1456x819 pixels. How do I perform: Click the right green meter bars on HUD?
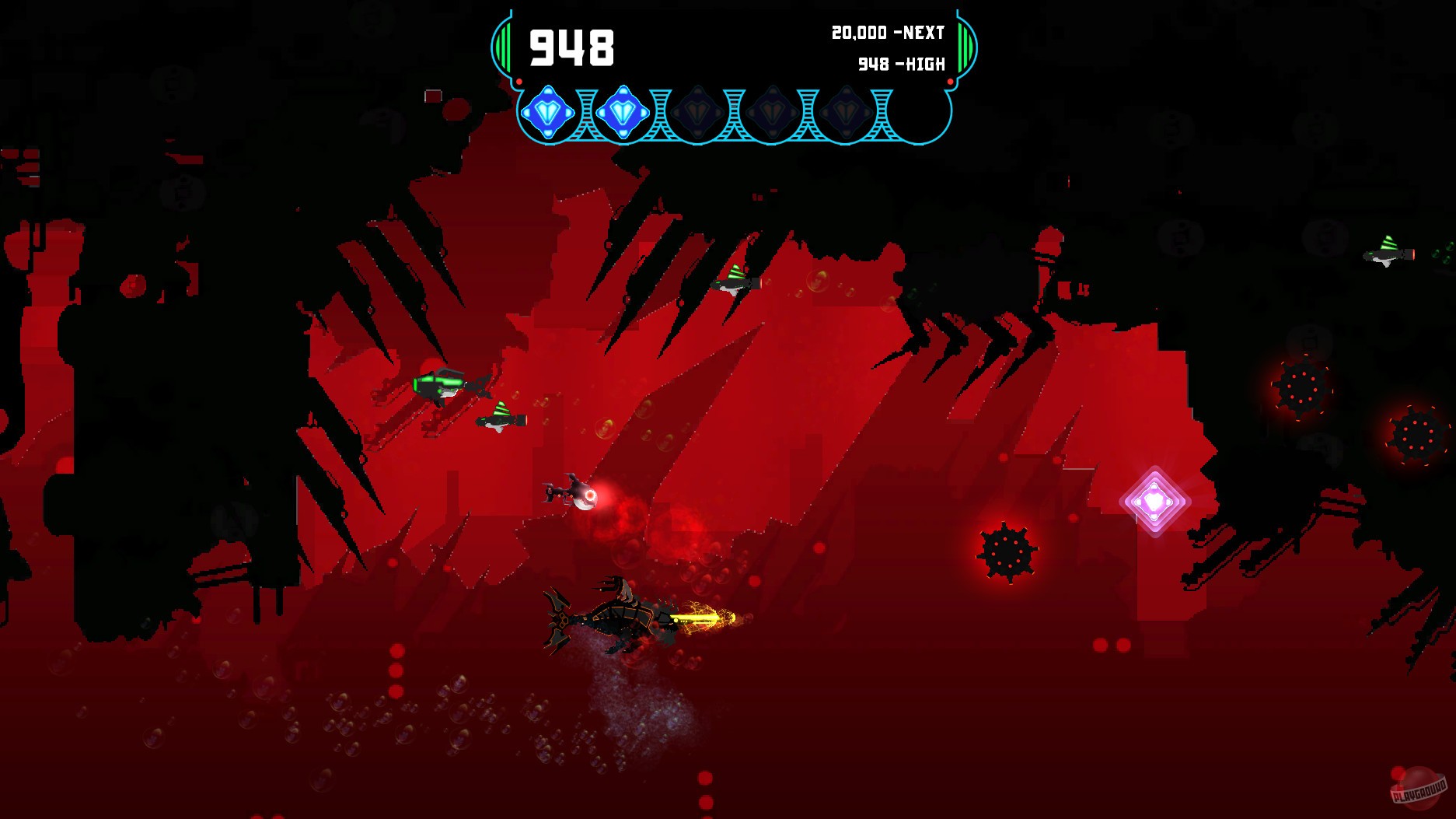(964, 48)
